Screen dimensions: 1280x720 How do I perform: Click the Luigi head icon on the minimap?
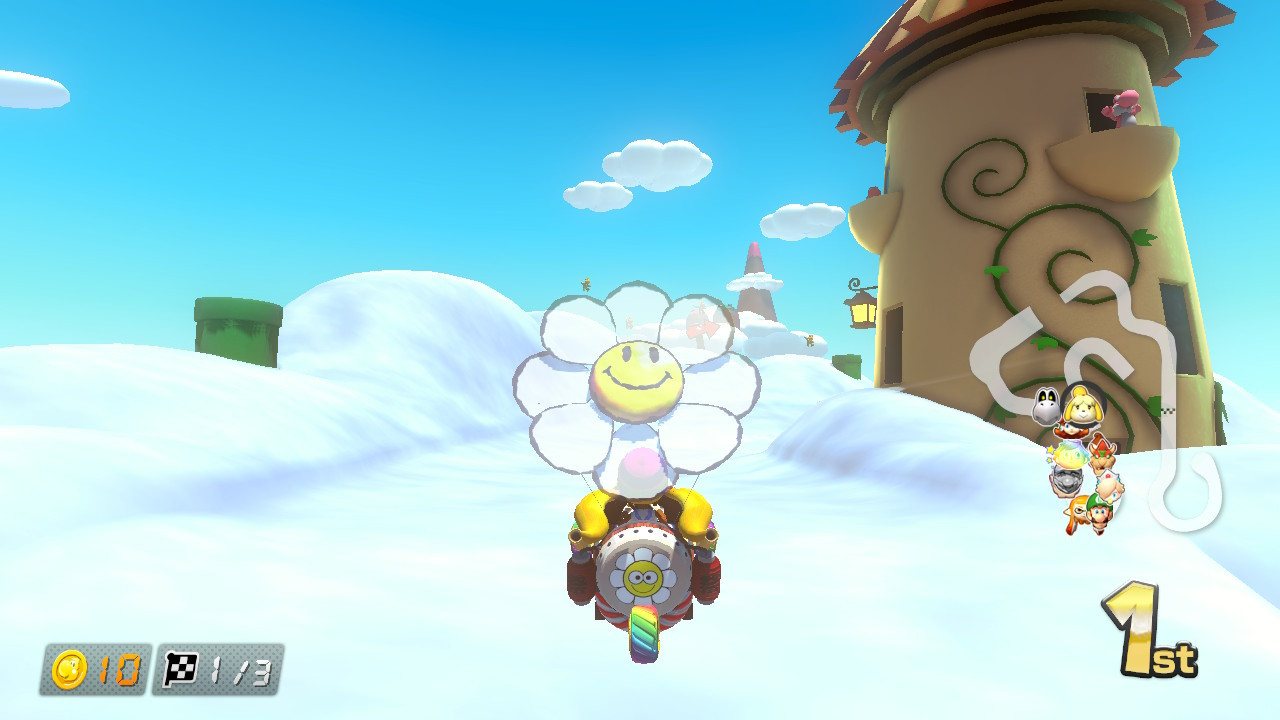coord(1099,514)
